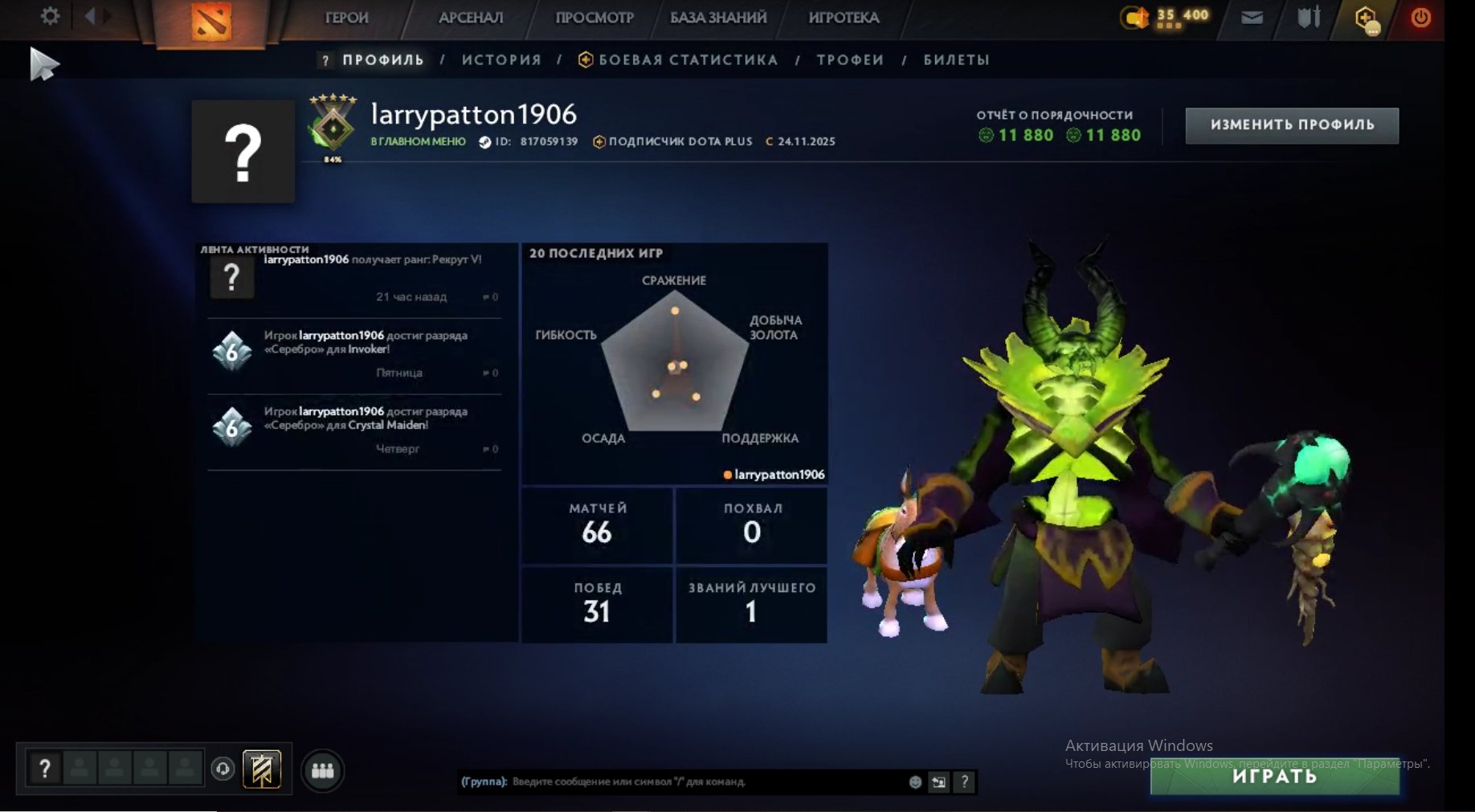Open the settings gear
This screenshot has height=812, width=1475.
[50, 16]
